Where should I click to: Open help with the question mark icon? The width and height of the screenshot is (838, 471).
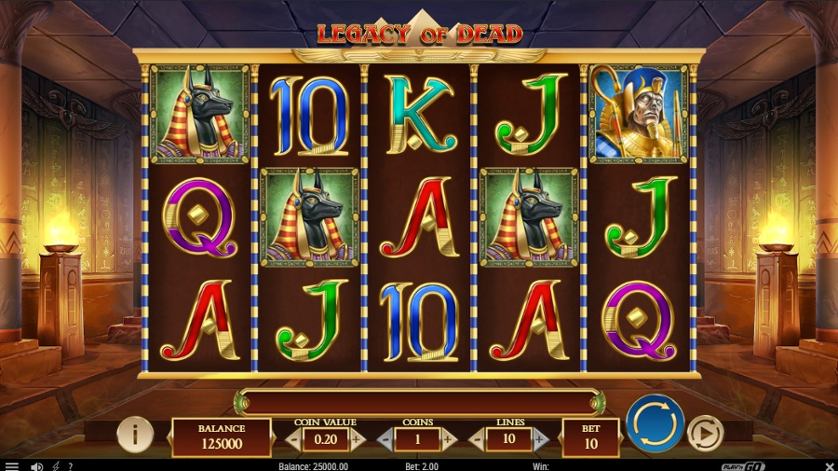coord(69,465)
